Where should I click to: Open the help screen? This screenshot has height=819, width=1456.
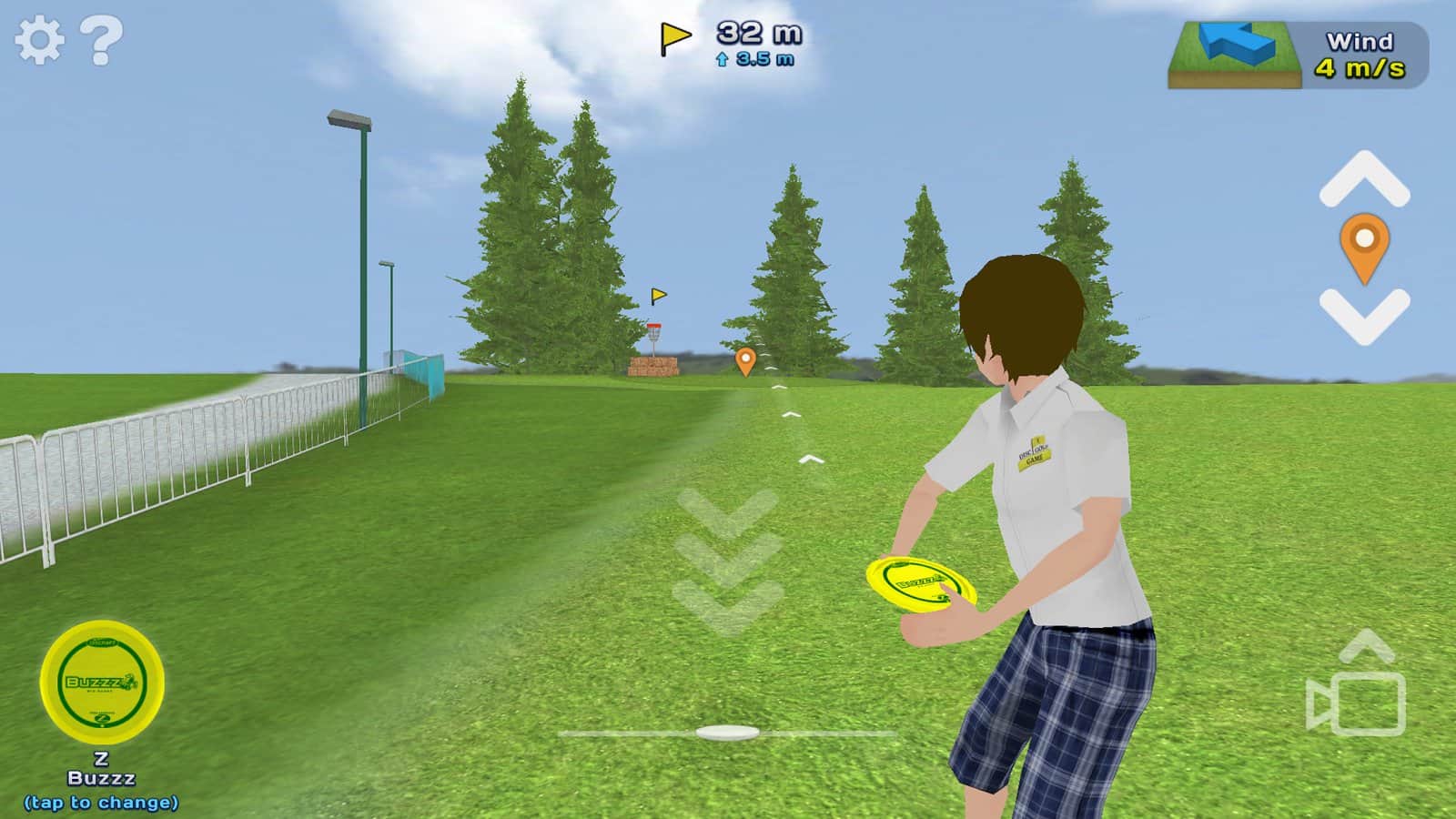tap(100, 38)
